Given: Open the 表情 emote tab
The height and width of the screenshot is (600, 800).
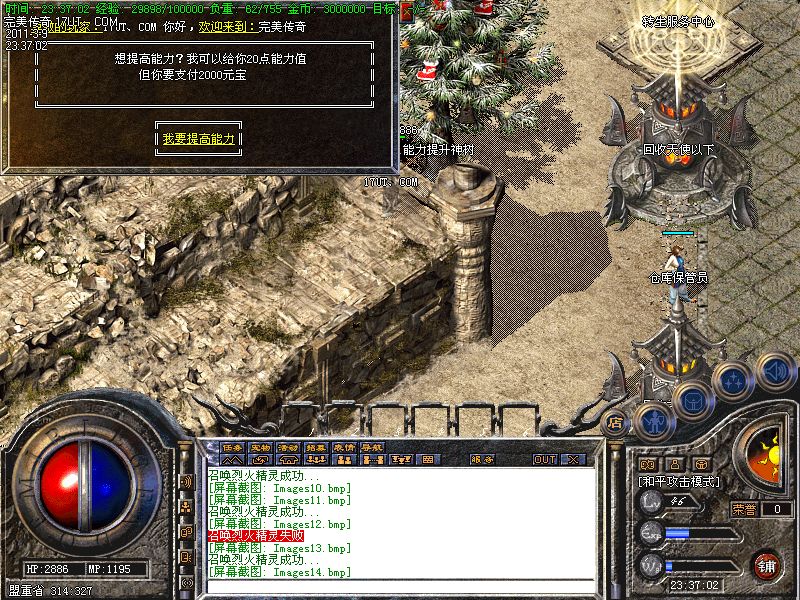Looking at the screenshot, I should pos(344,447).
